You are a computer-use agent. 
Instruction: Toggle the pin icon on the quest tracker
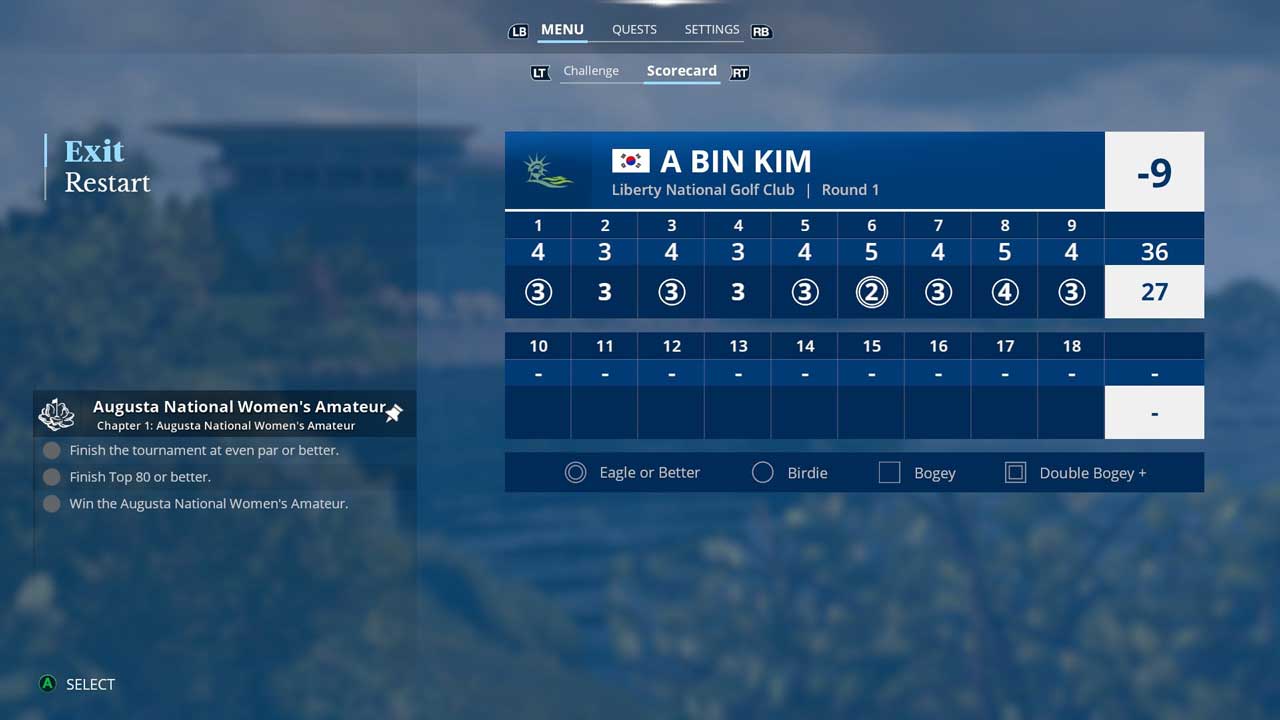[x=394, y=413]
